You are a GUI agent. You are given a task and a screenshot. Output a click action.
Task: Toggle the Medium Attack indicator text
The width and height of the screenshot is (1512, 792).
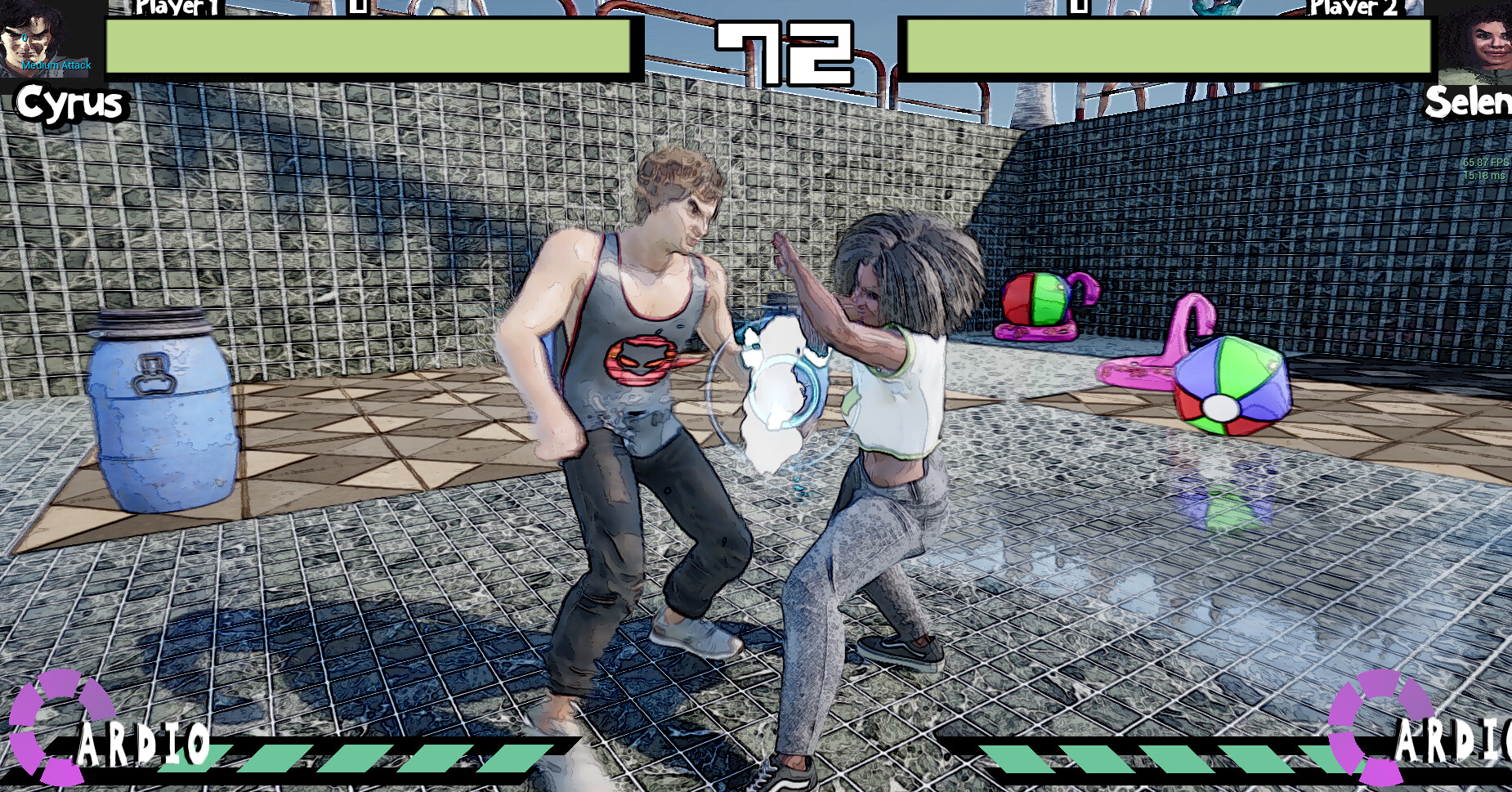coord(57,65)
